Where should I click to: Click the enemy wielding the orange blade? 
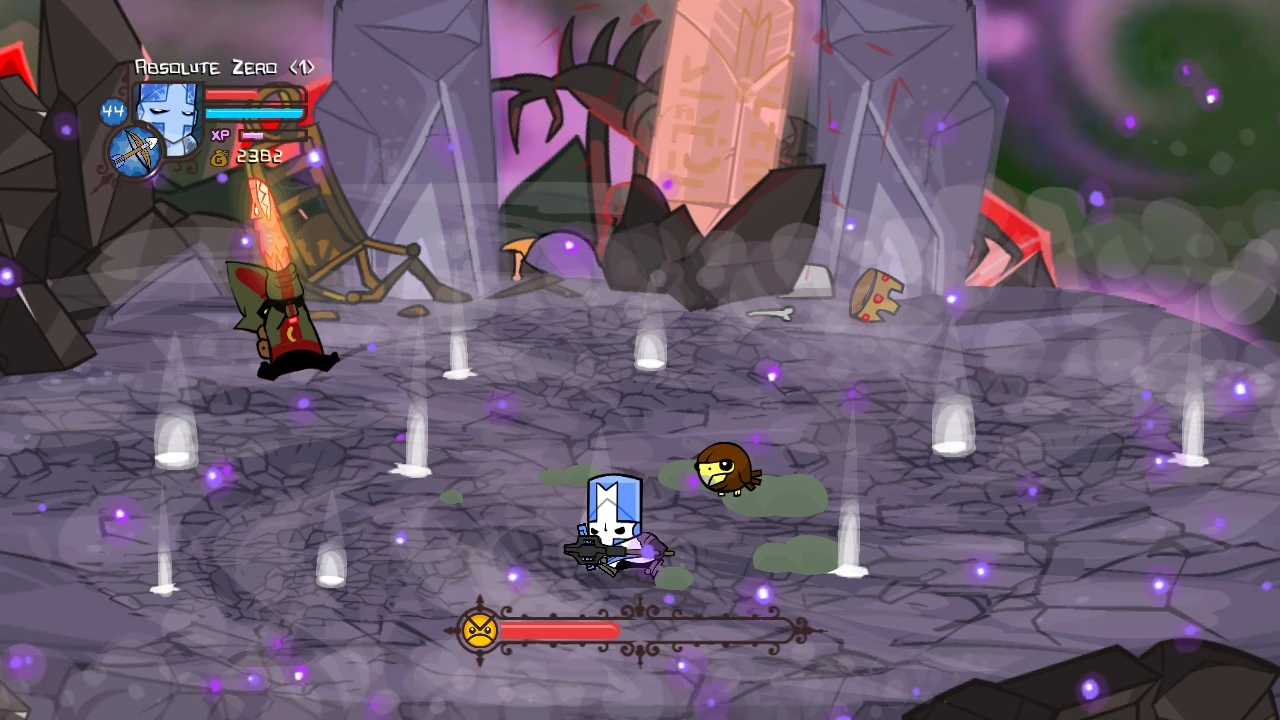pyautogui.click(x=285, y=320)
